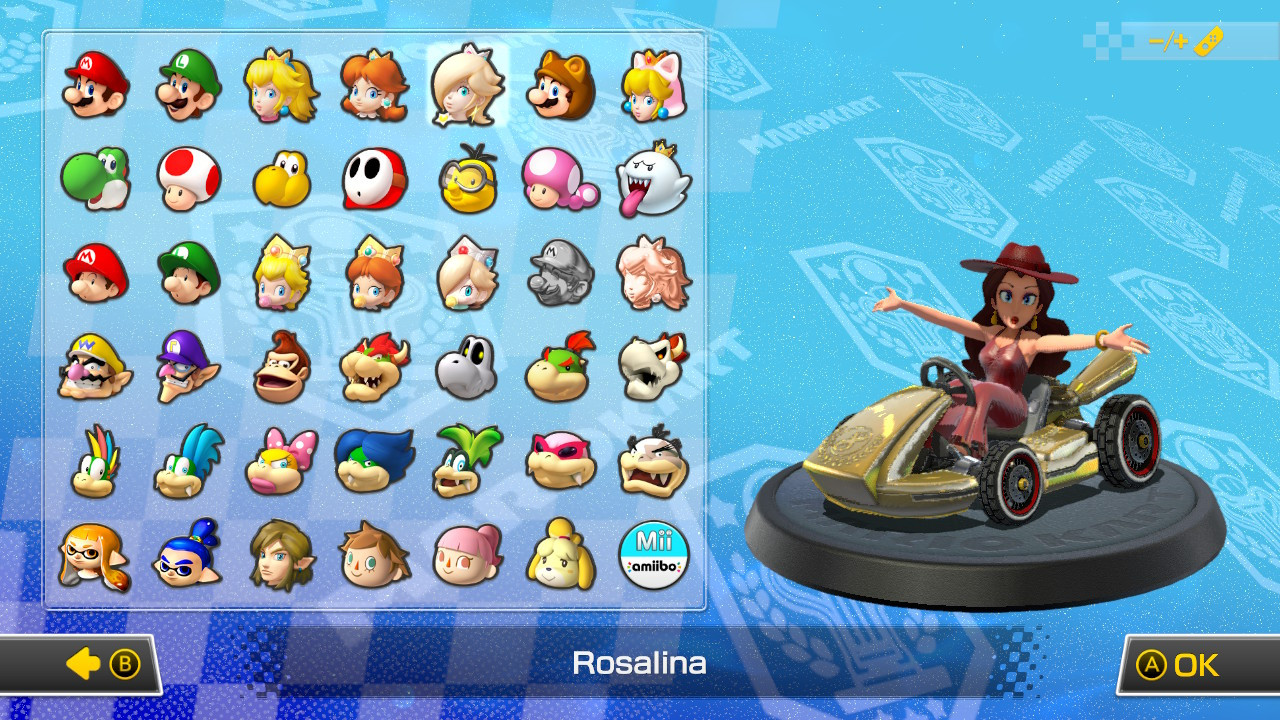1280x720 pixels.
Task: Select Link from the bottom row
Action: pos(281,553)
